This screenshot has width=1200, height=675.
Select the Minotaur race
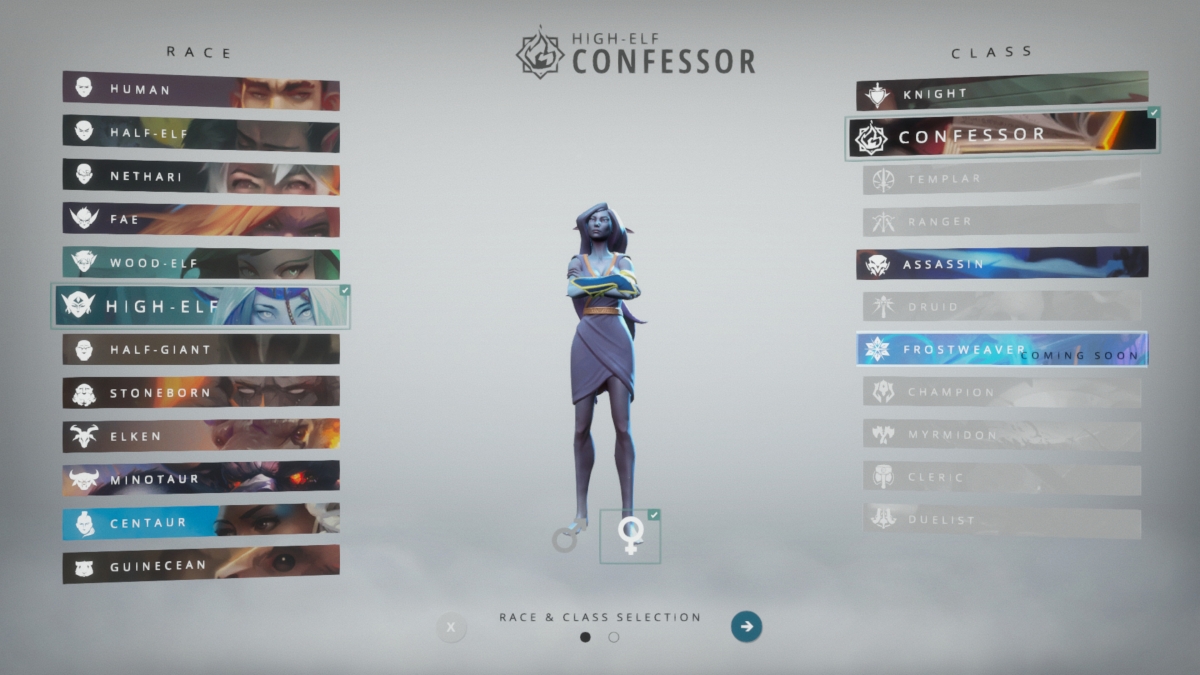[200, 479]
